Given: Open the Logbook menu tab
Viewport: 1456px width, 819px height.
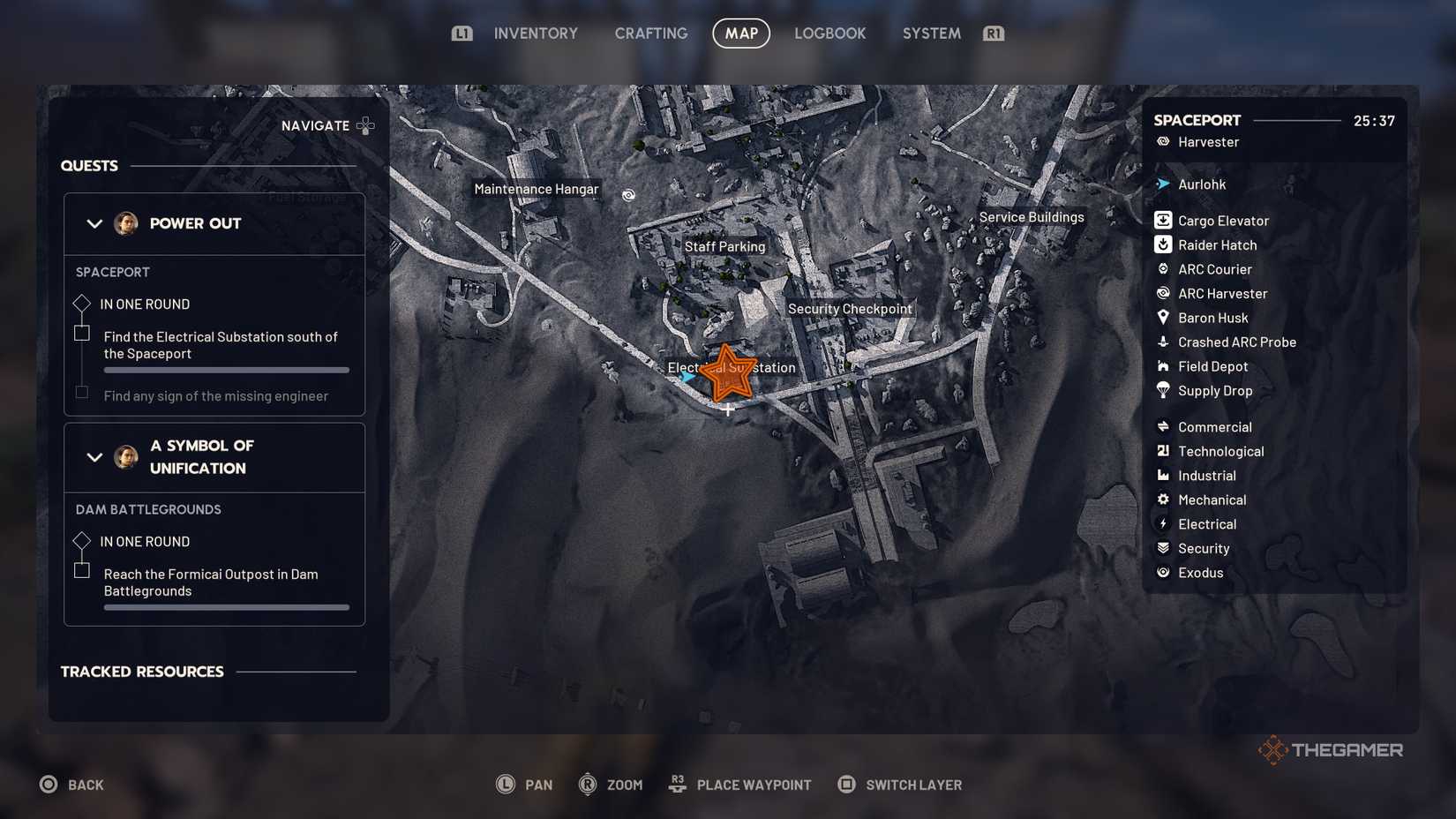Looking at the screenshot, I should point(829,33).
